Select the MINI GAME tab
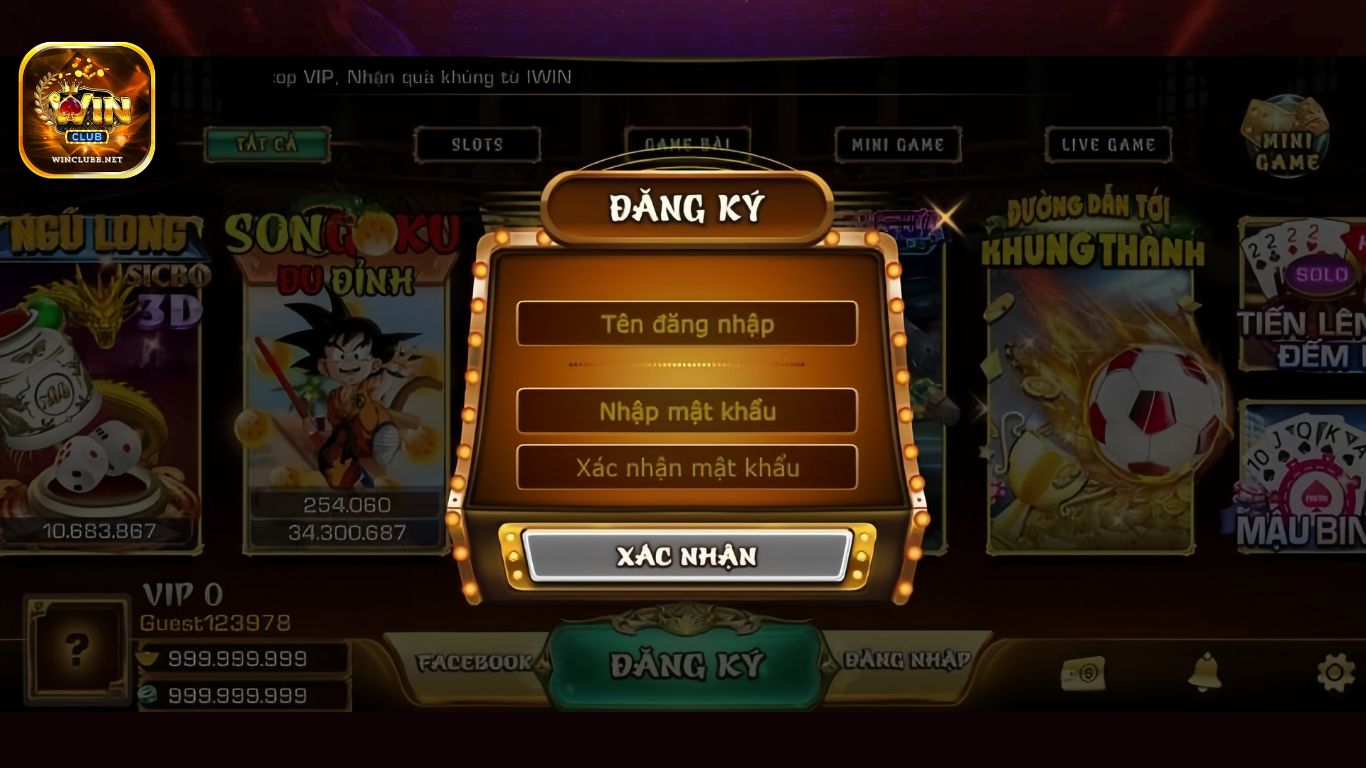Viewport: 1366px width, 768px height. [x=896, y=144]
